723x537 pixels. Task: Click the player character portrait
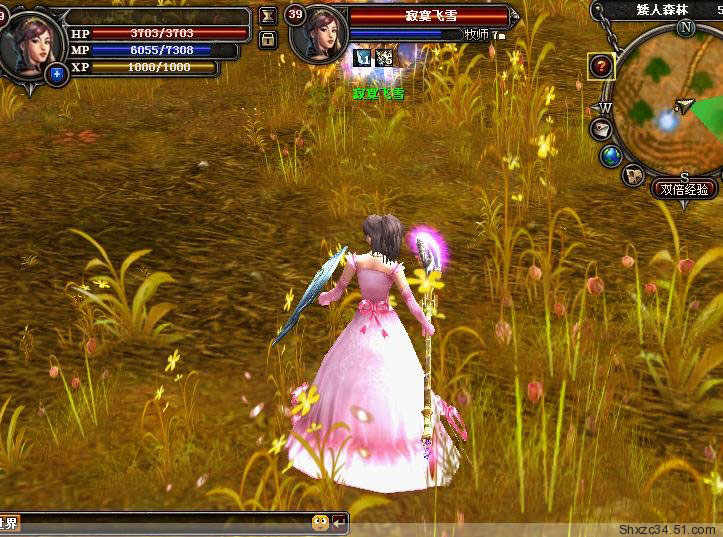coord(30,40)
